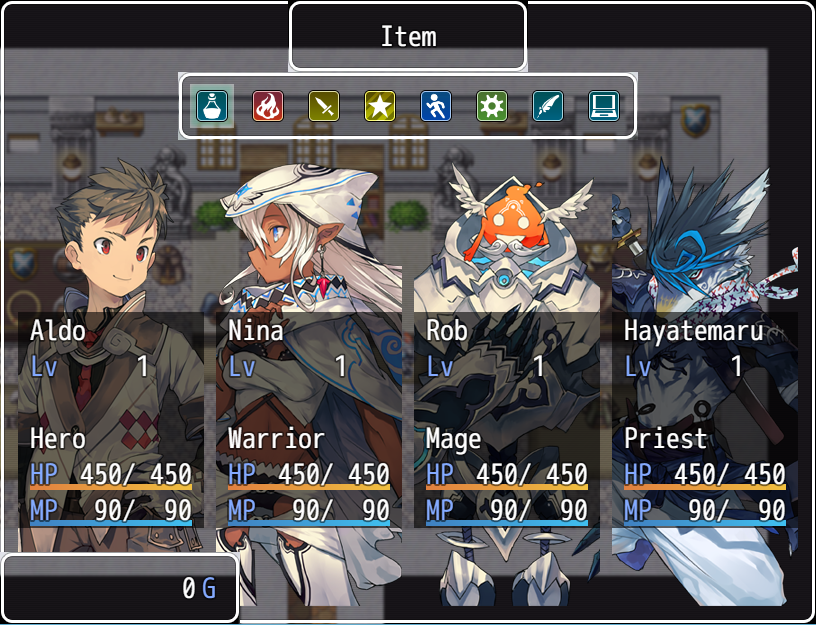Choose the blue running figure Formation icon
Image resolution: width=816 pixels, height=625 pixels.
point(436,105)
